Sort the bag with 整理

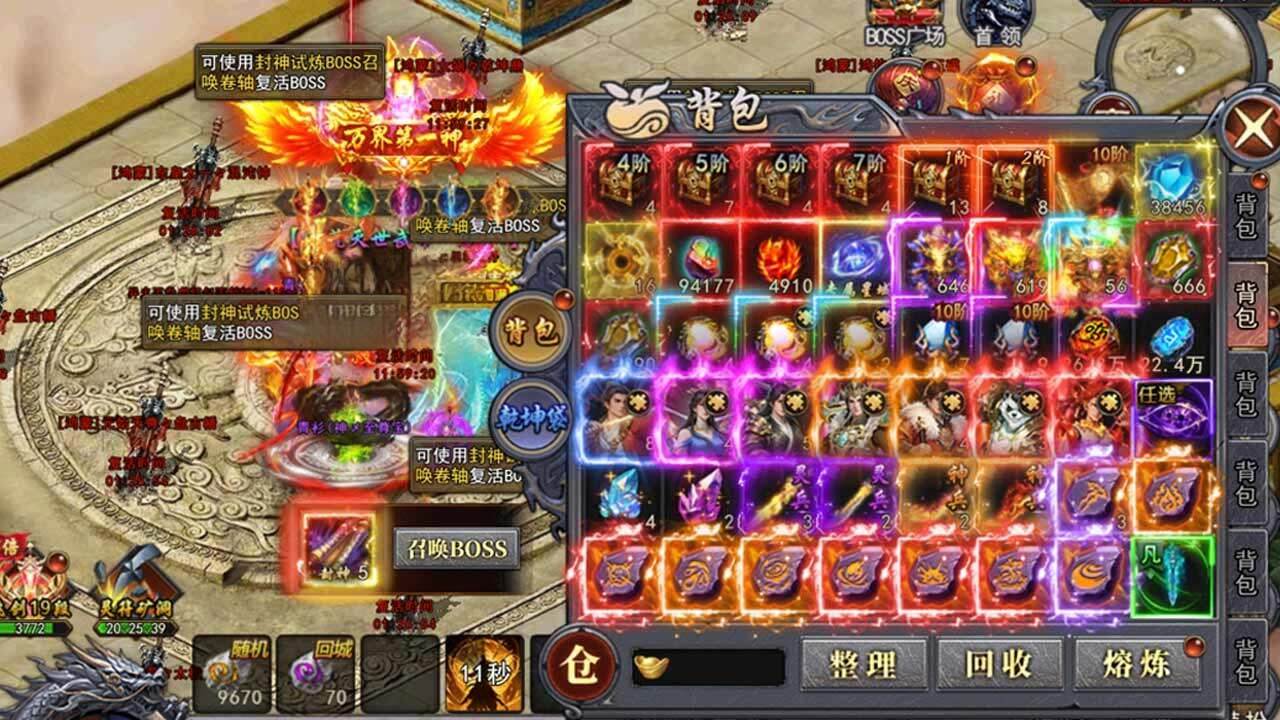click(863, 664)
